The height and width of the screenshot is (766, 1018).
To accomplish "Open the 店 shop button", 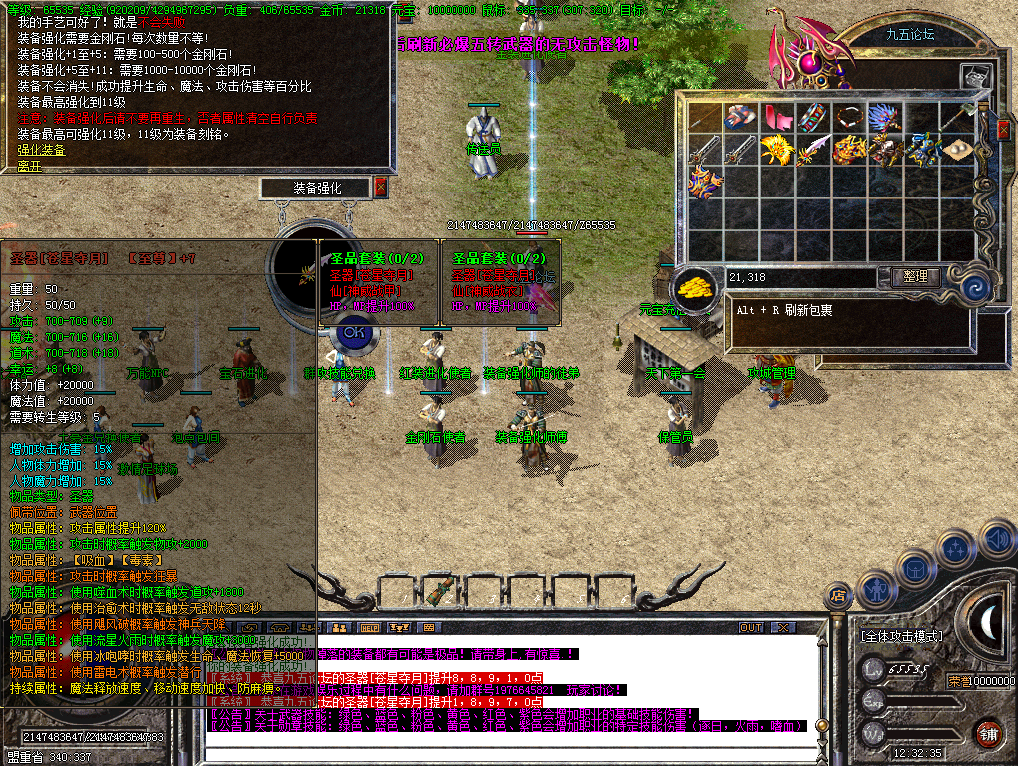I will [838, 596].
